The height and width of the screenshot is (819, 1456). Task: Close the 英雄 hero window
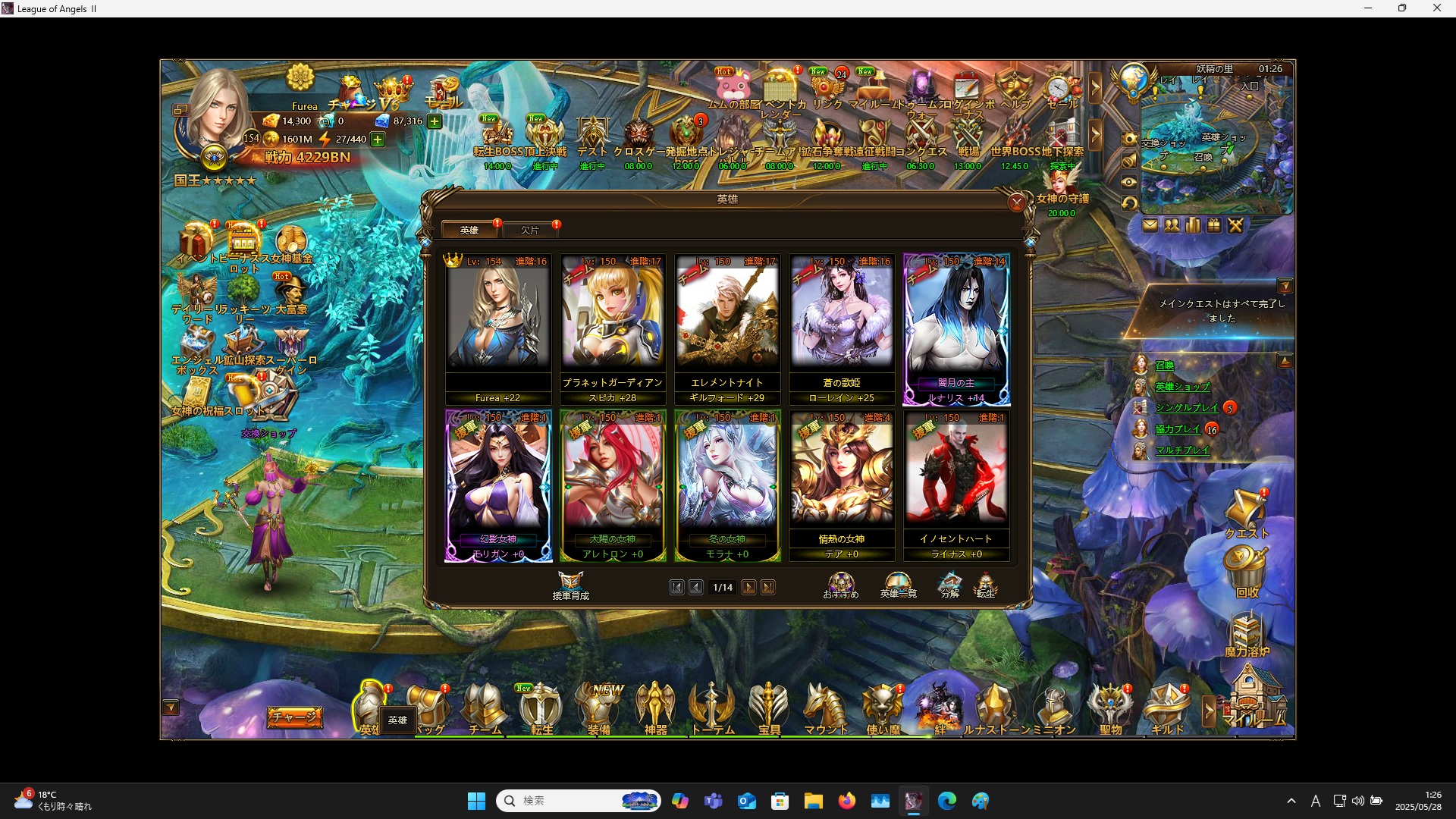1017,203
